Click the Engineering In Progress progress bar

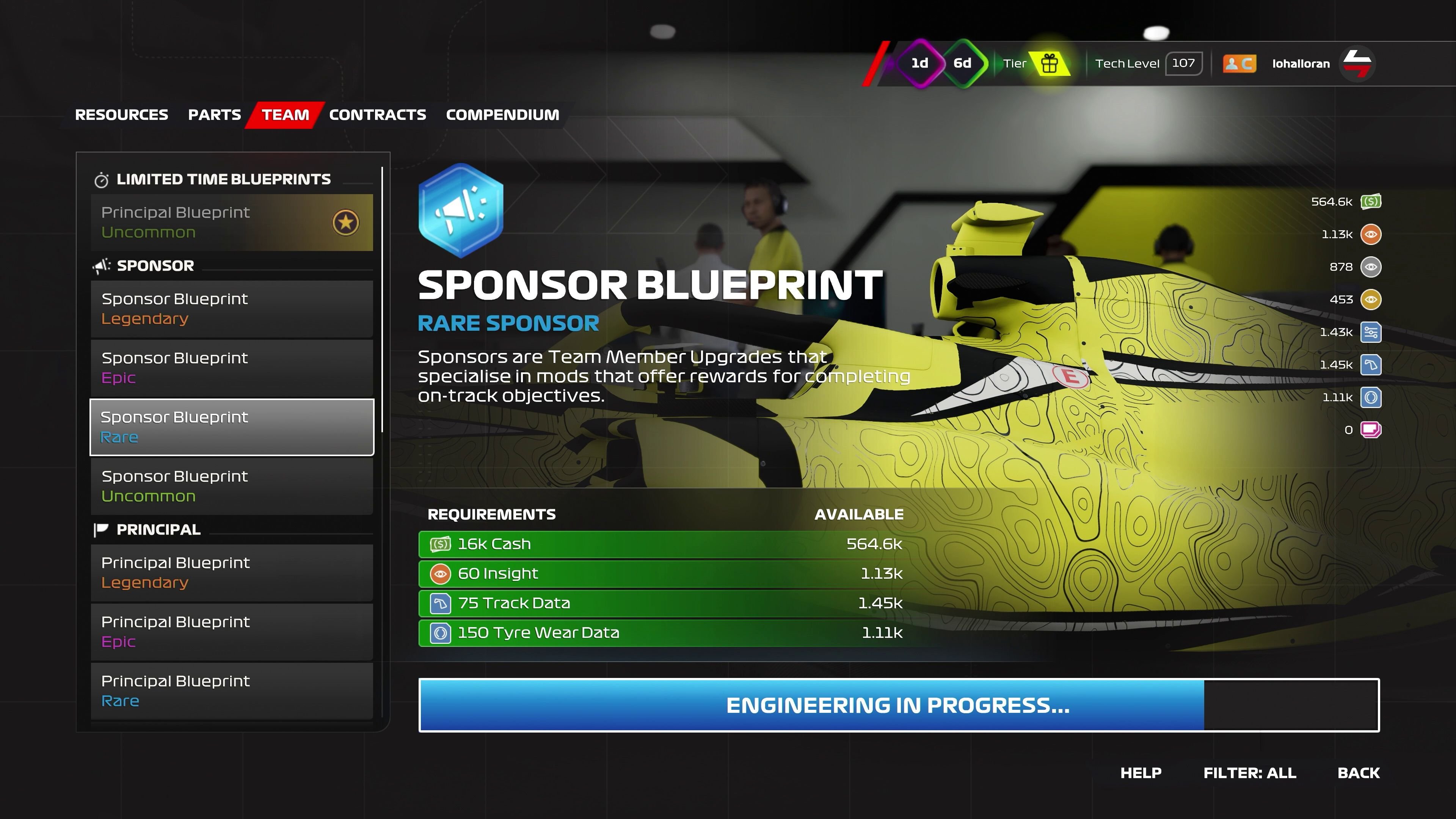[x=899, y=705]
